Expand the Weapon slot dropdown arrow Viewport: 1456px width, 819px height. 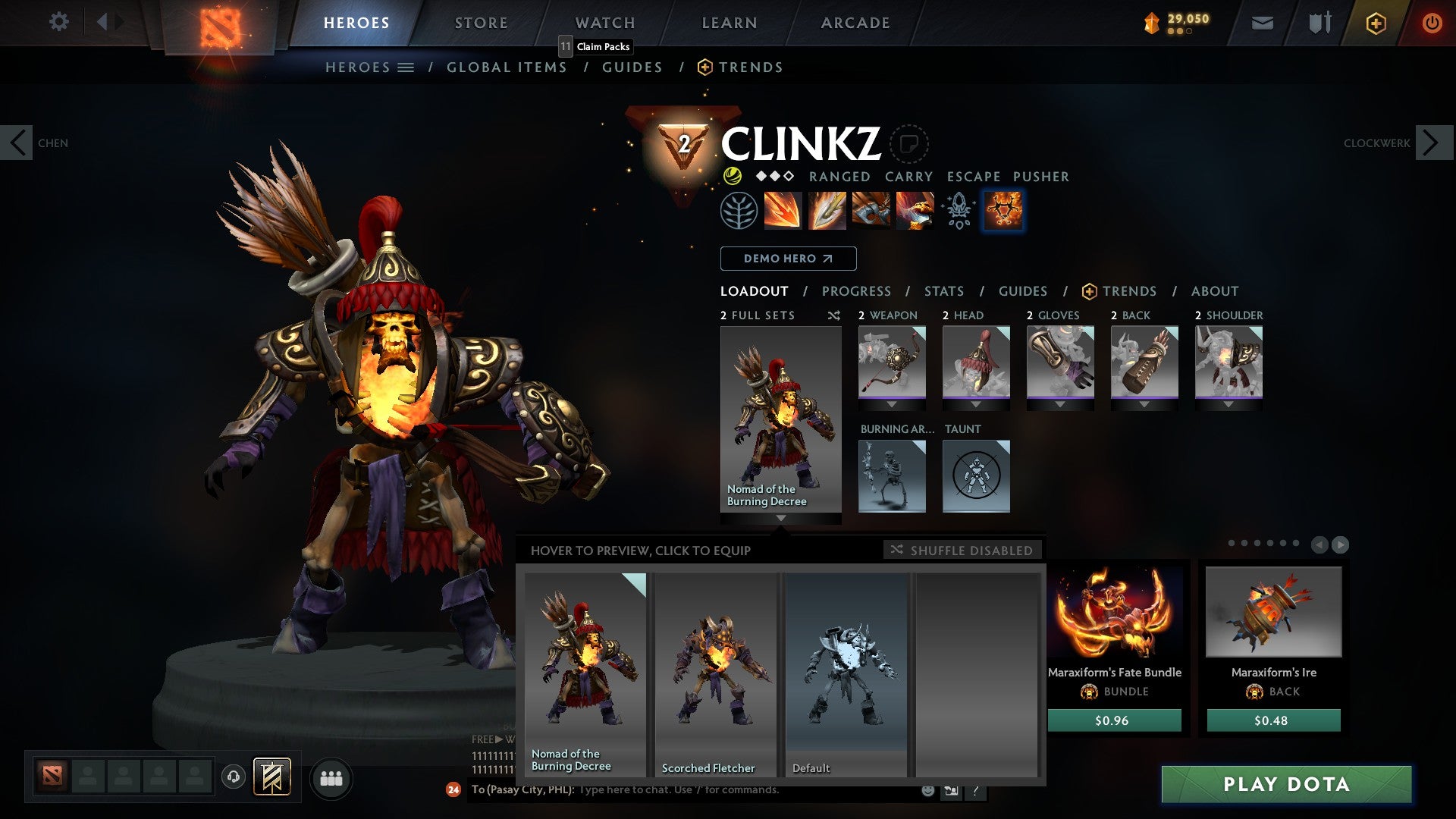pos(893,403)
